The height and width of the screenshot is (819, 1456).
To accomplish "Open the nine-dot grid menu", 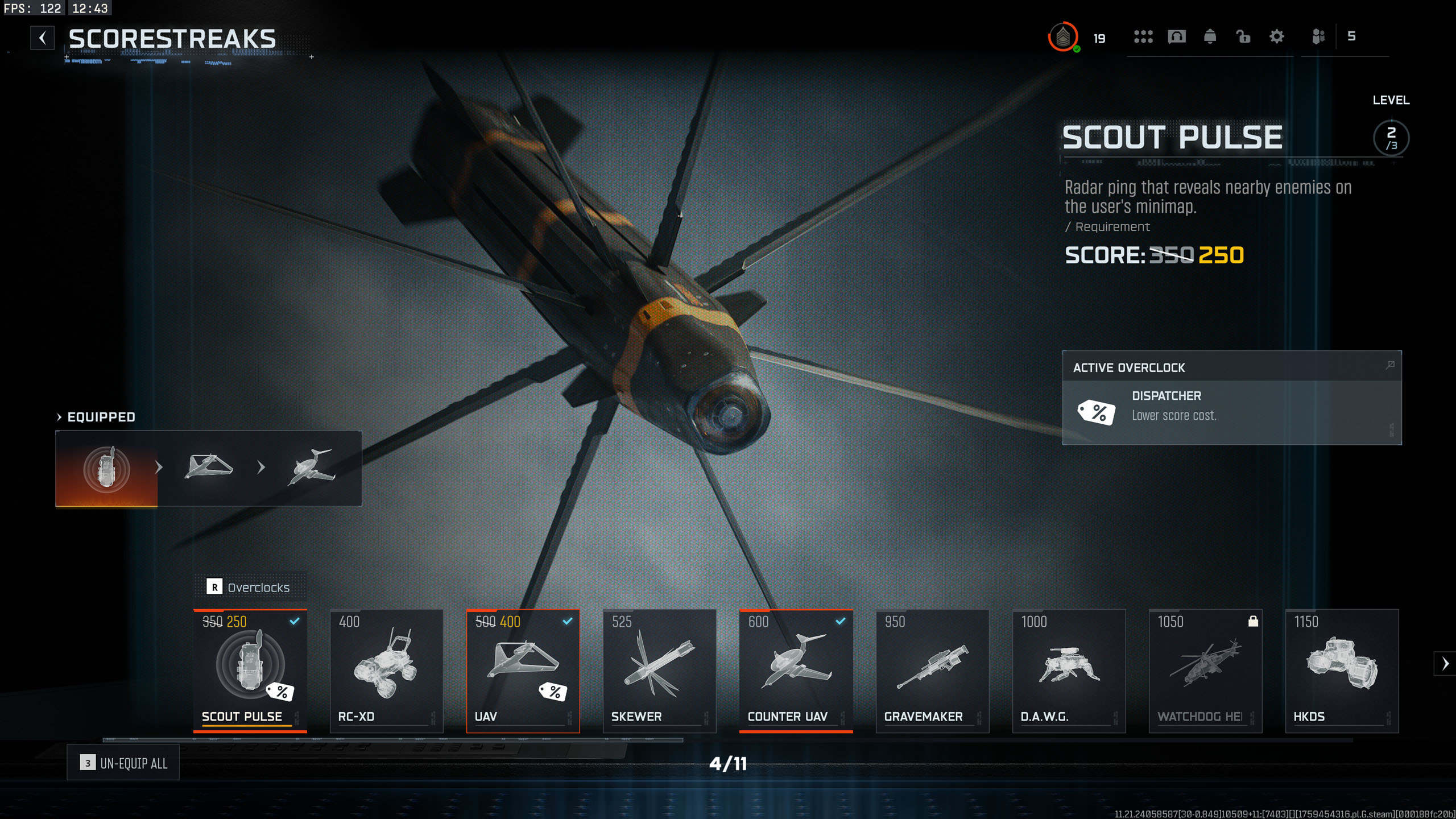I will point(1143,37).
